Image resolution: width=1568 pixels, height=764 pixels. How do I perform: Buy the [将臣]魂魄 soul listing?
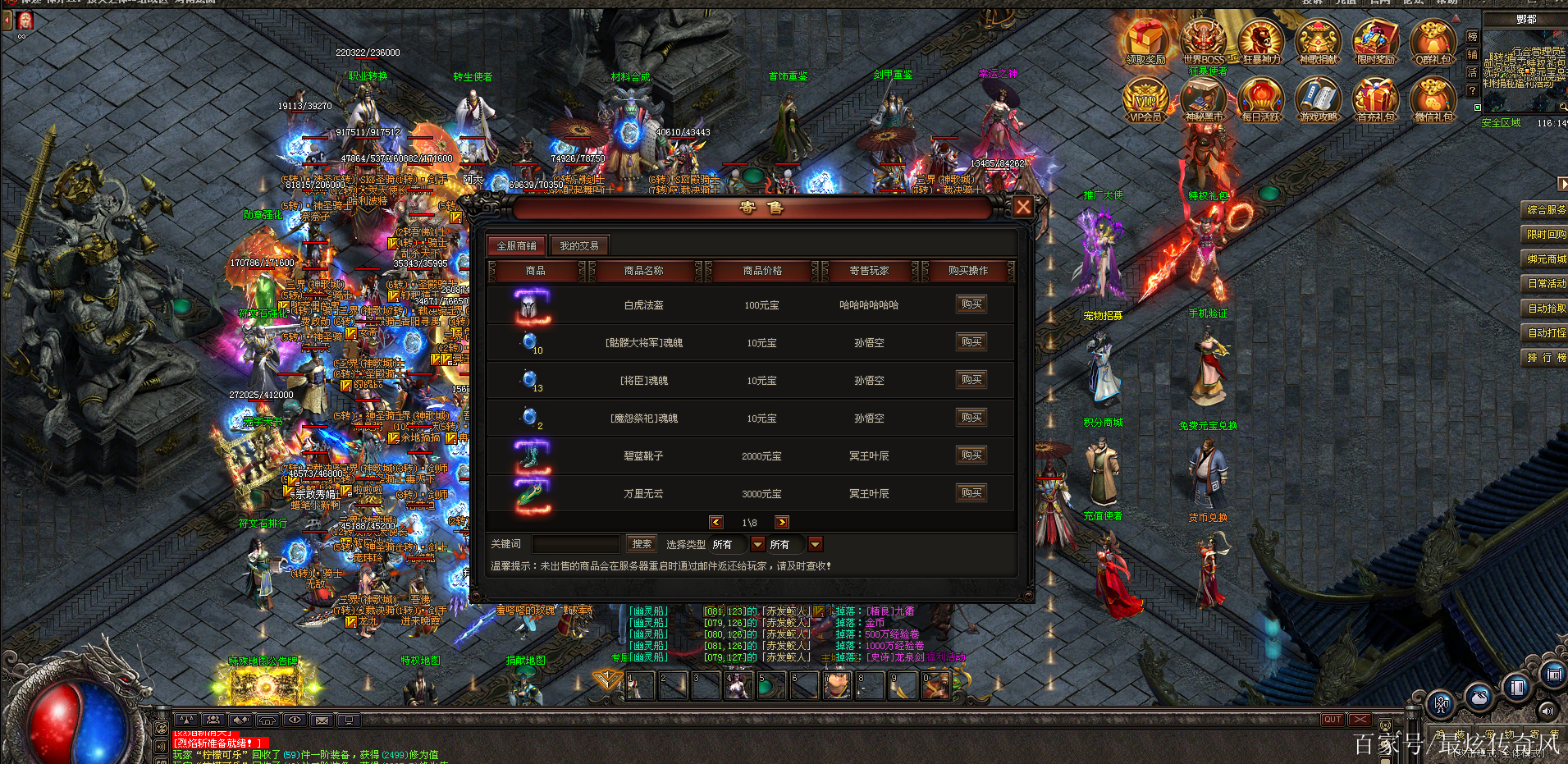971,380
